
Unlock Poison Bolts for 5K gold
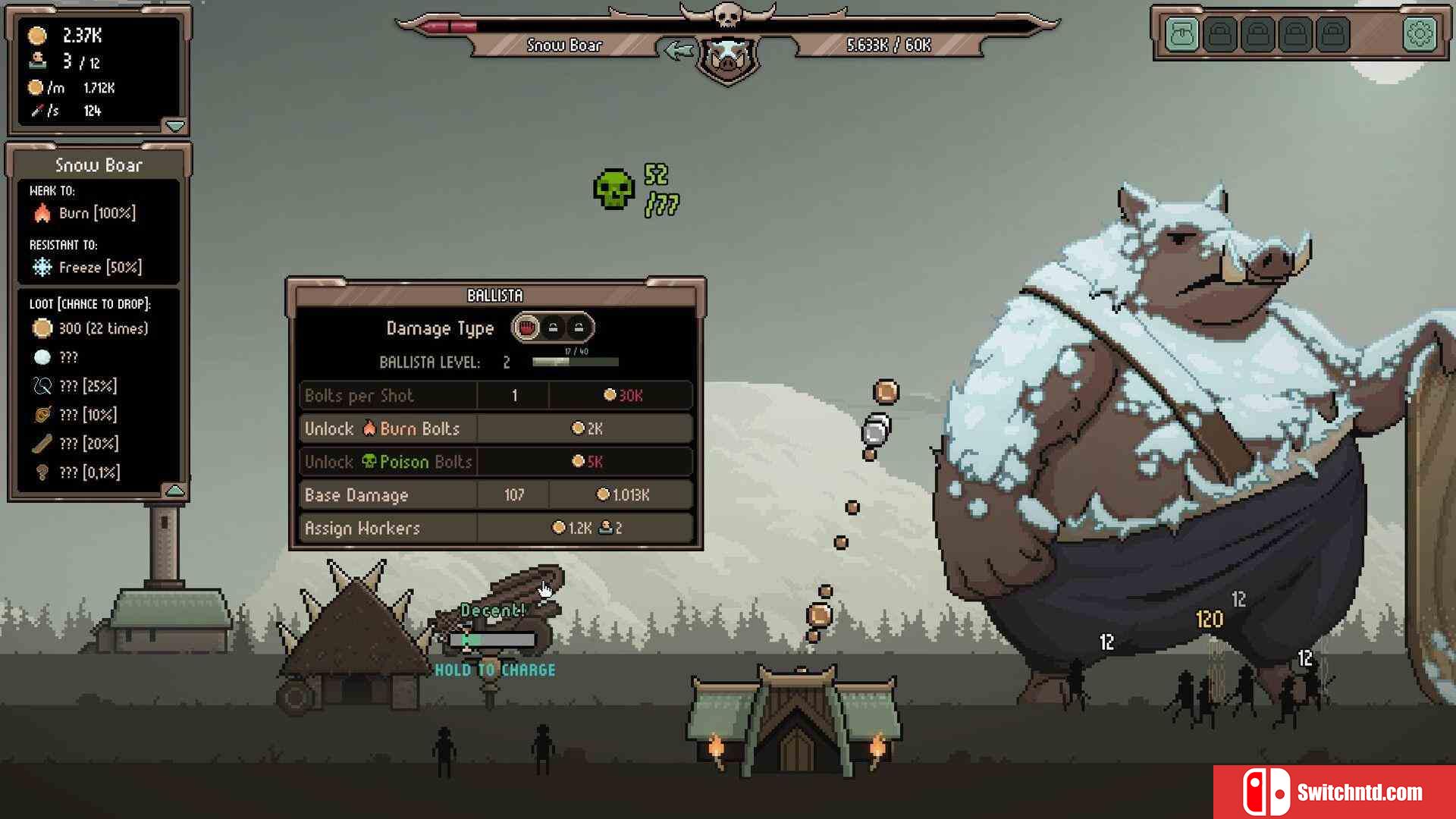(x=585, y=462)
